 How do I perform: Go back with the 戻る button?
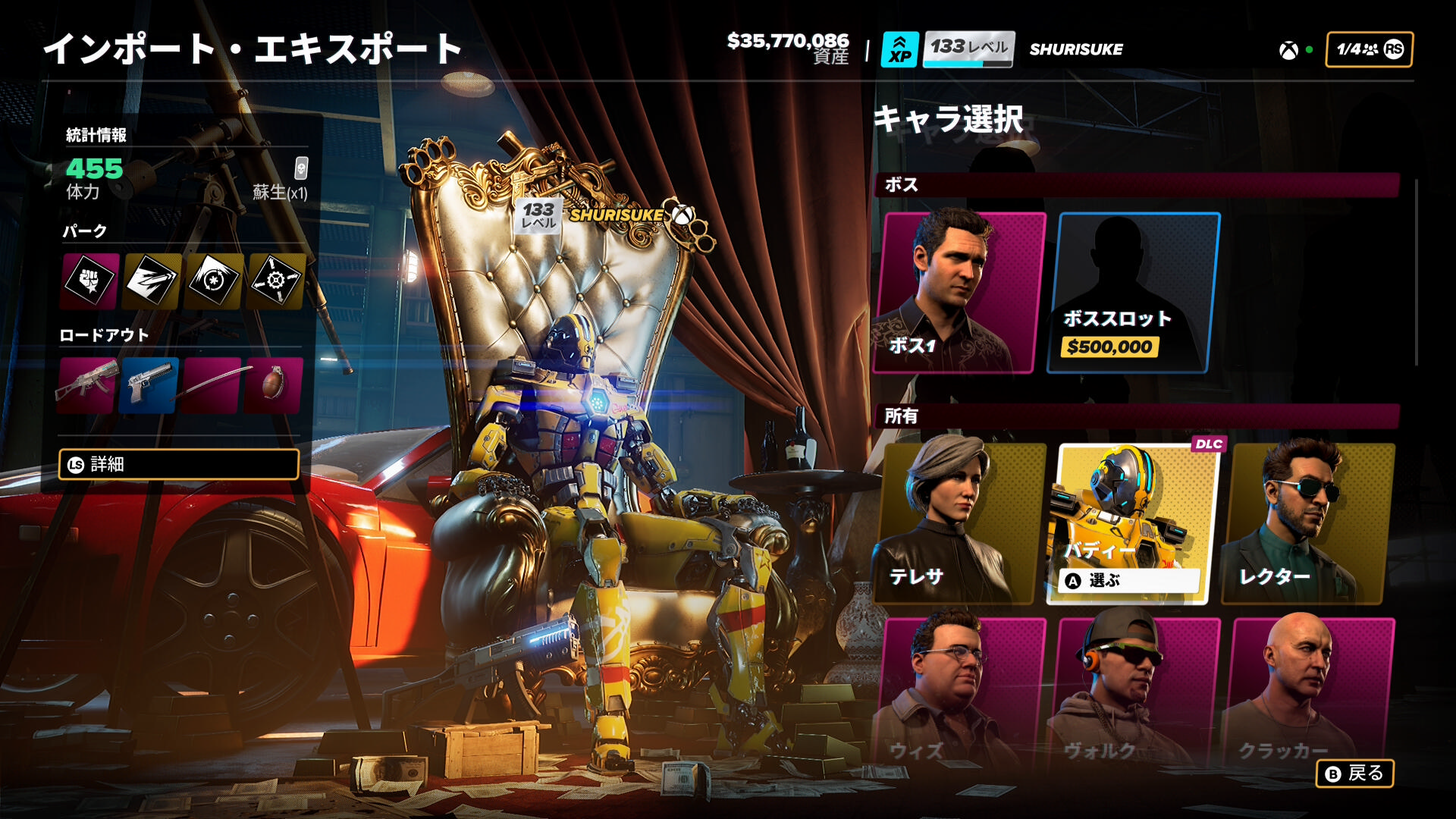(1354, 773)
